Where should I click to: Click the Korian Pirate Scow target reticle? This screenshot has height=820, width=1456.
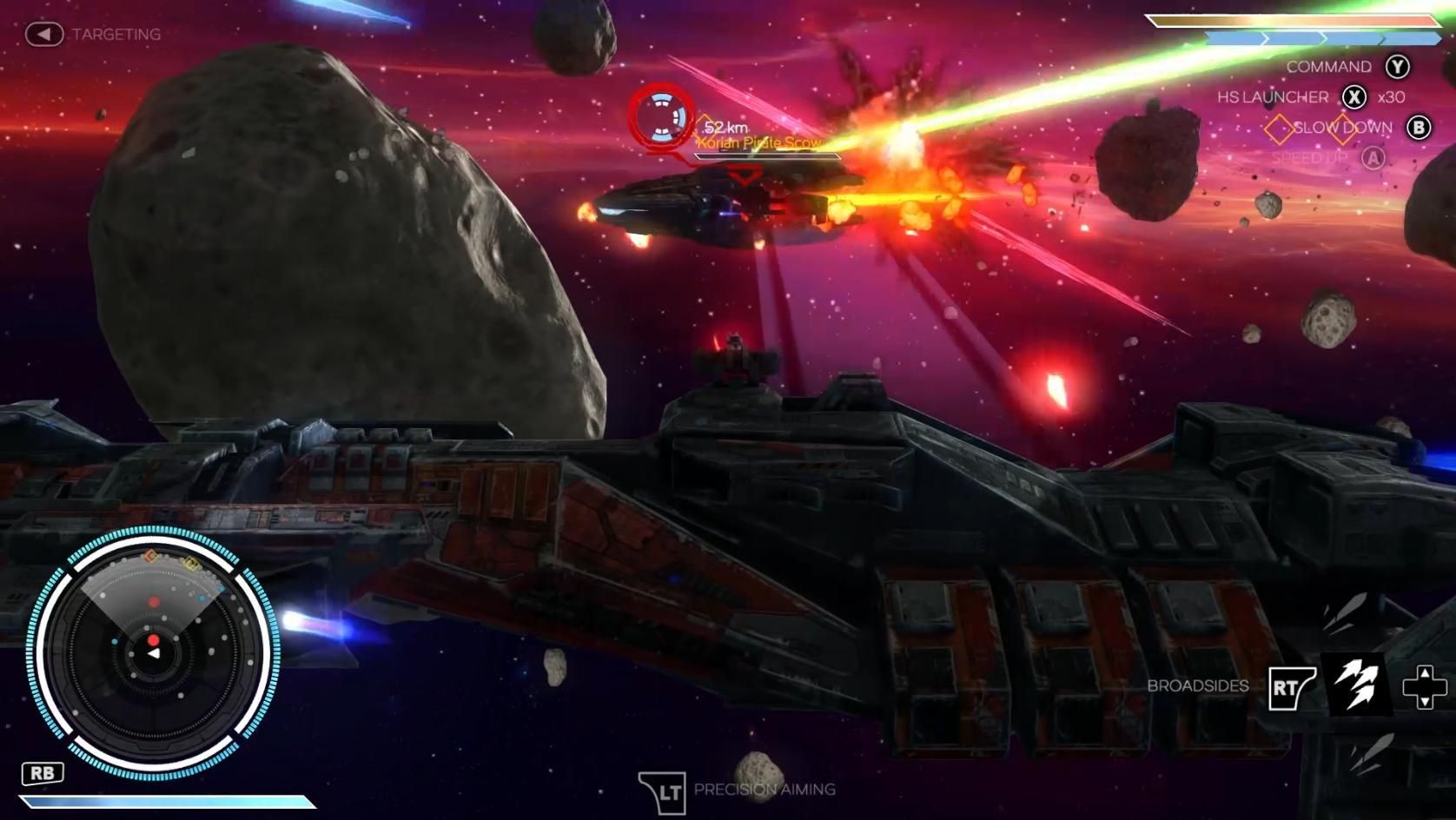click(x=662, y=116)
